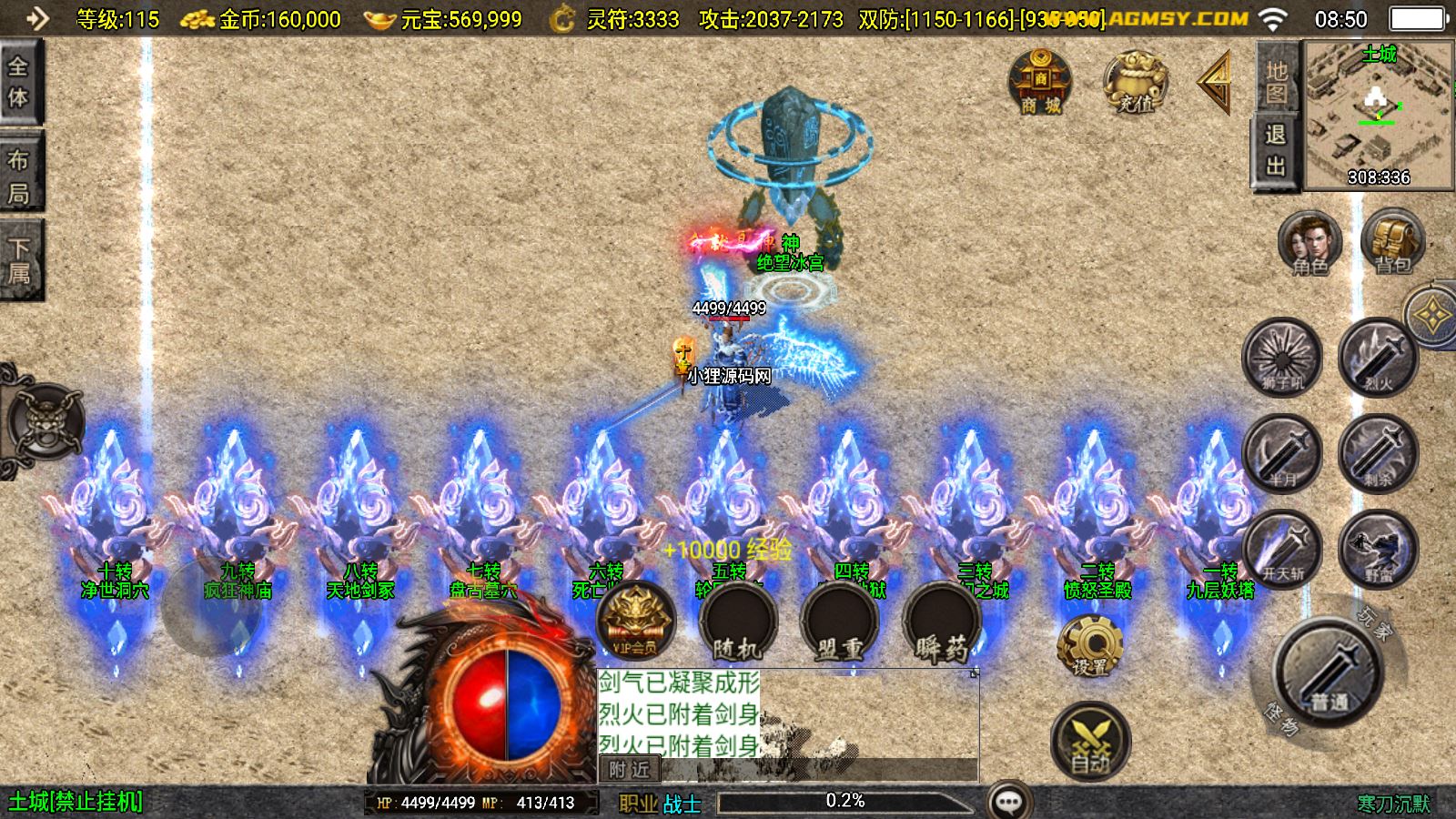
Task: Open the 充值 recharge icon
Action: [x=1135, y=82]
